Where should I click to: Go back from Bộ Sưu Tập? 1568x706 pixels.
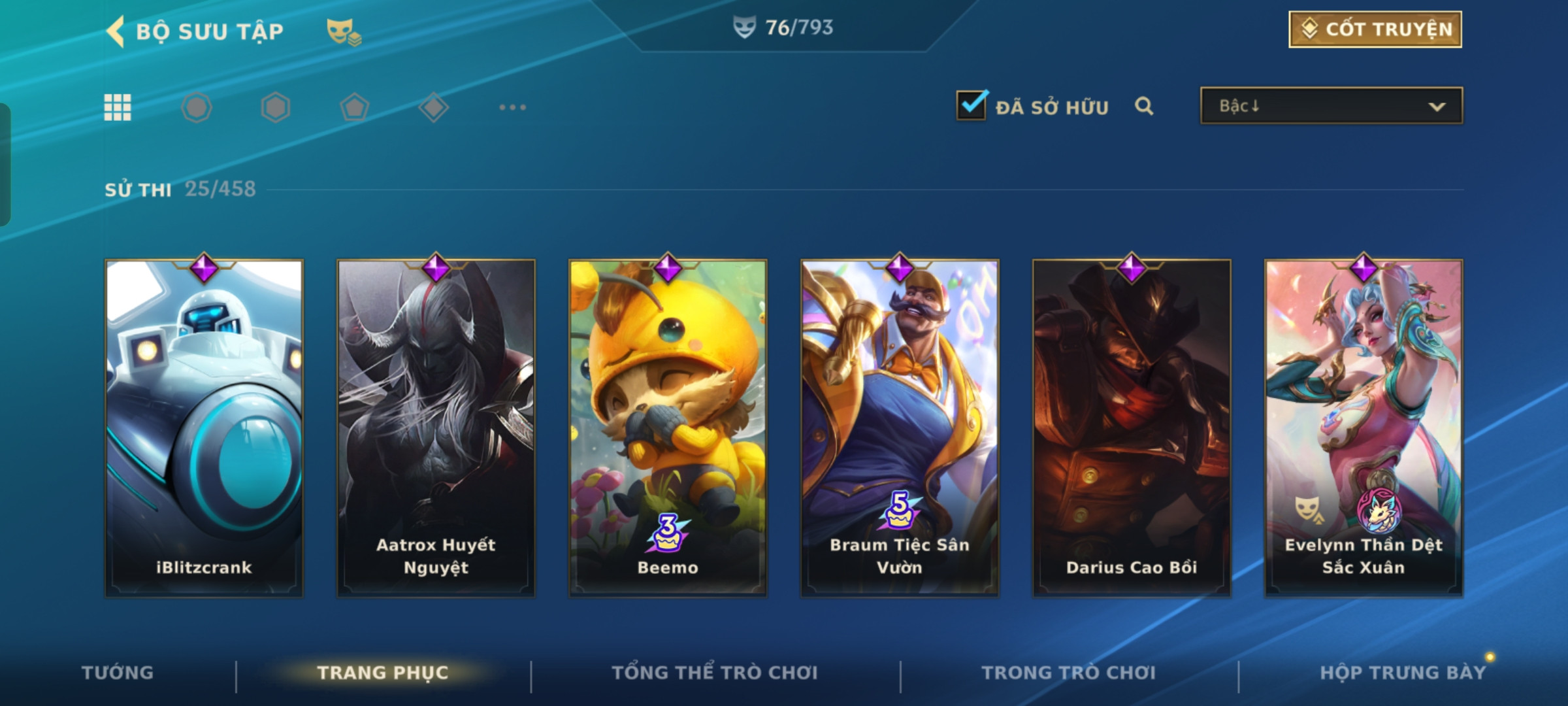coord(116,31)
